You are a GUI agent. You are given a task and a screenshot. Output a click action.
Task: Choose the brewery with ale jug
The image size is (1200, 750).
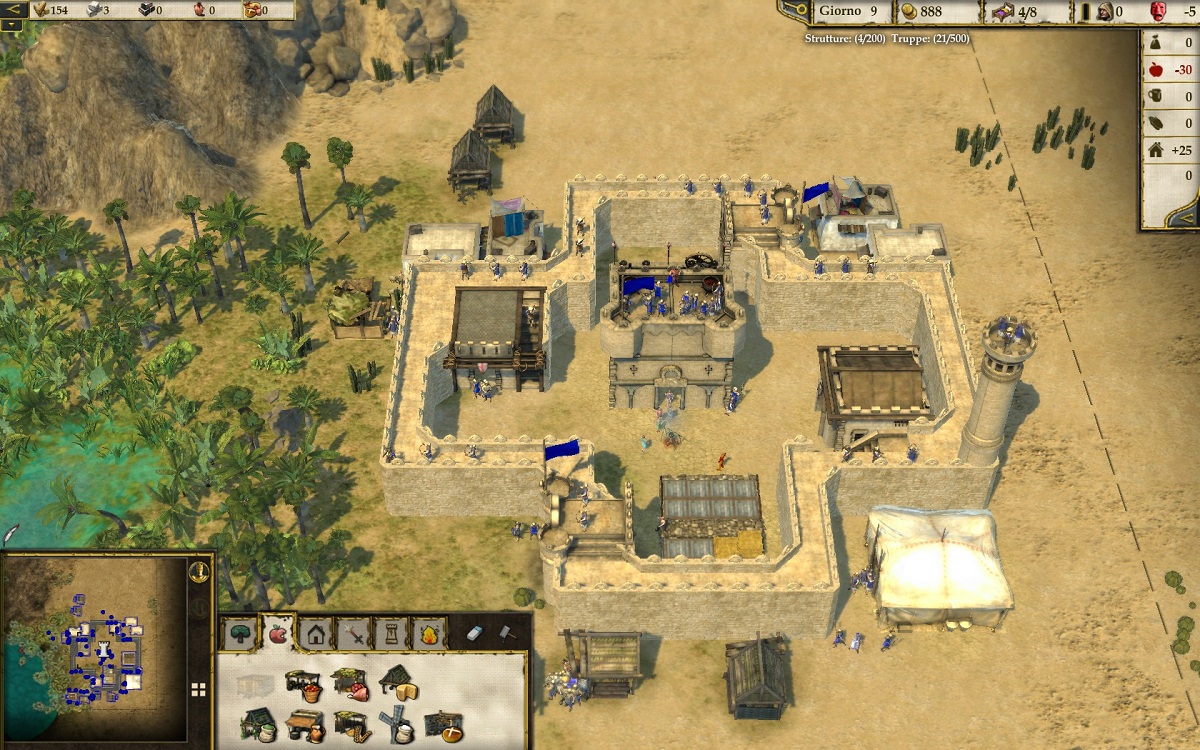tap(305, 724)
